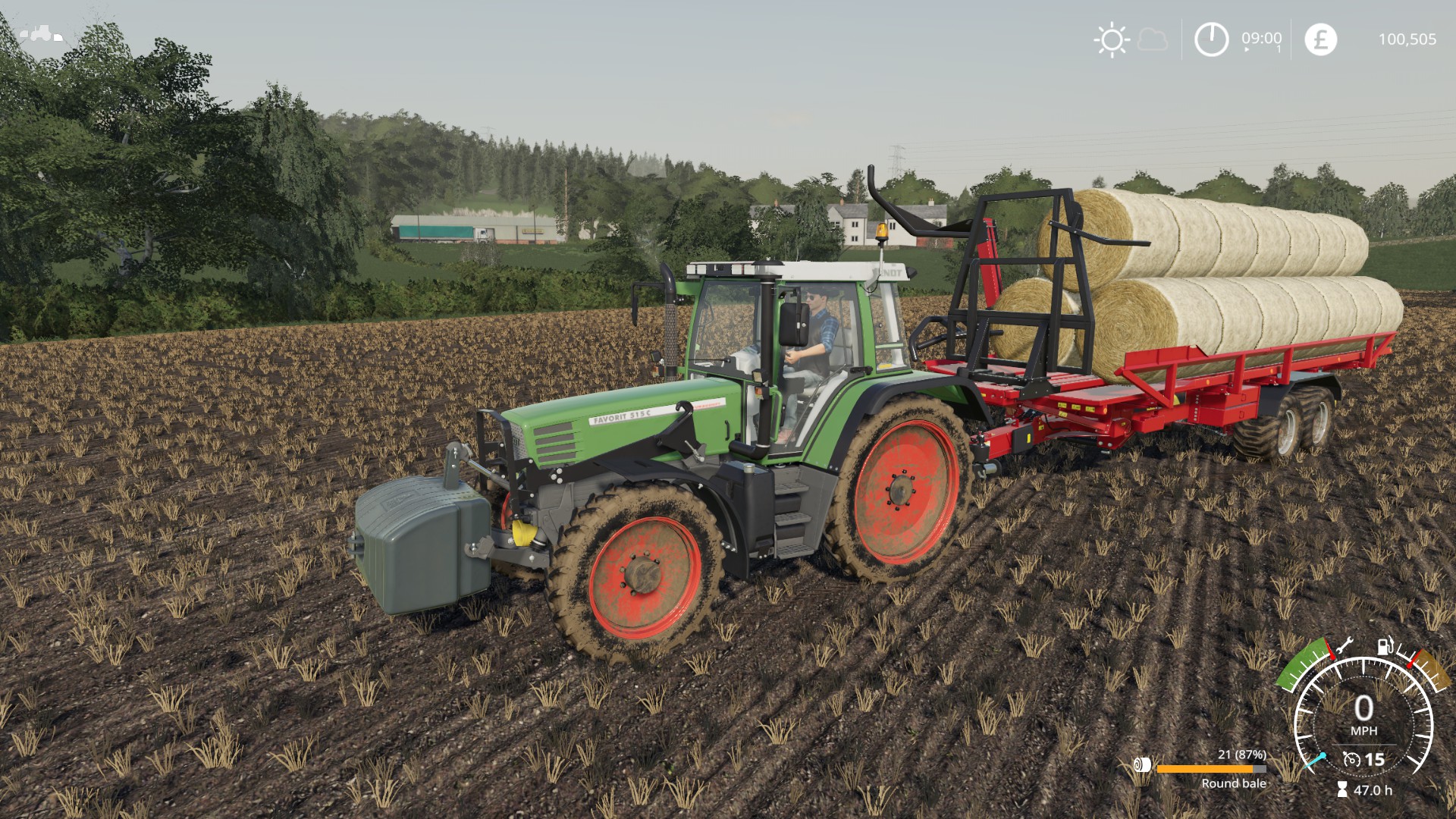1456x819 pixels.
Task: Click the cloud forecast icon
Action: [x=1153, y=39]
